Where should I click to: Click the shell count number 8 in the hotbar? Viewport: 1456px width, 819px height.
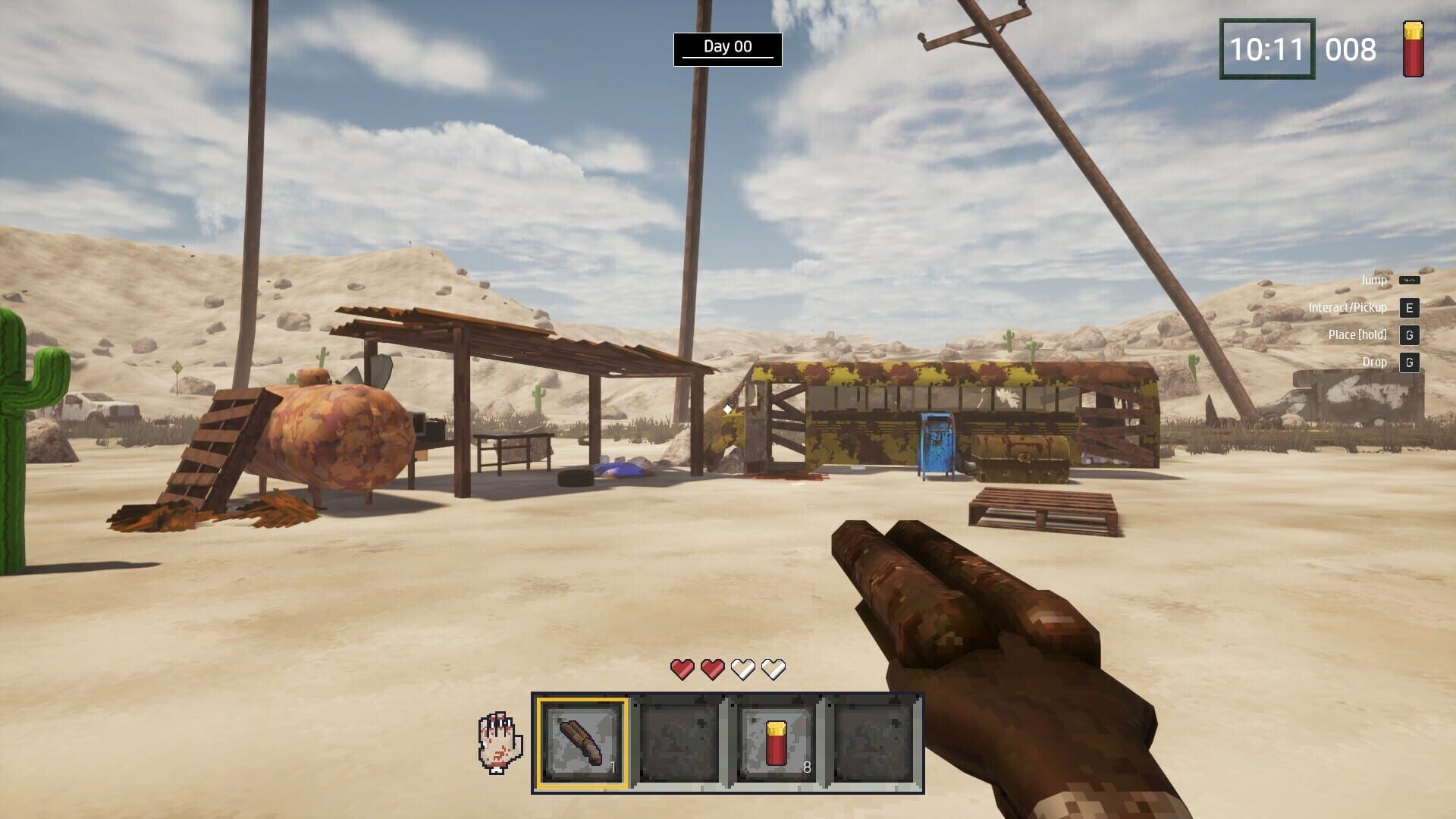pyautogui.click(x=805, y=766)
